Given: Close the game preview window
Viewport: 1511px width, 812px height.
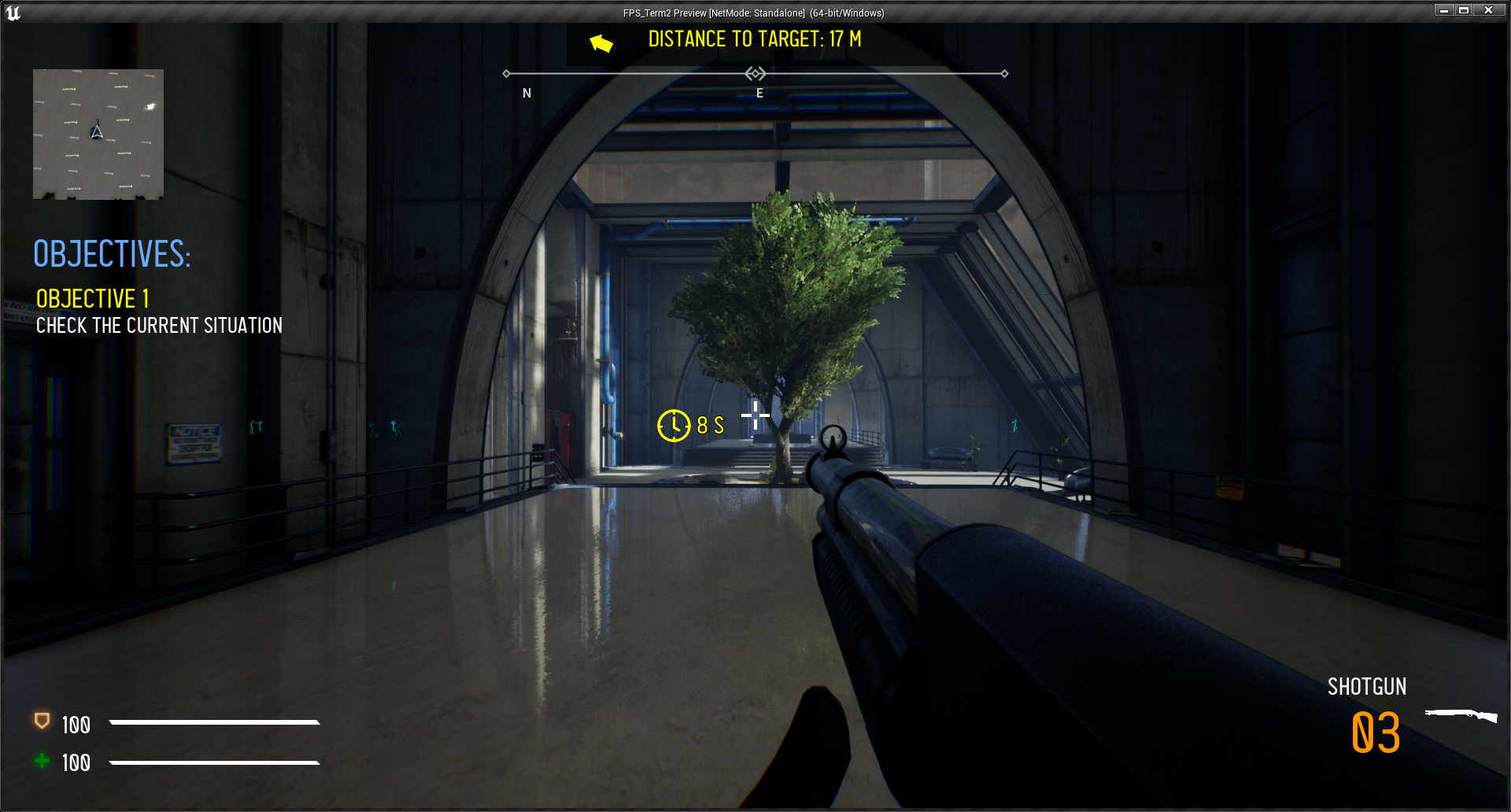Looking at the screenshot, I should coord(1488,10).
